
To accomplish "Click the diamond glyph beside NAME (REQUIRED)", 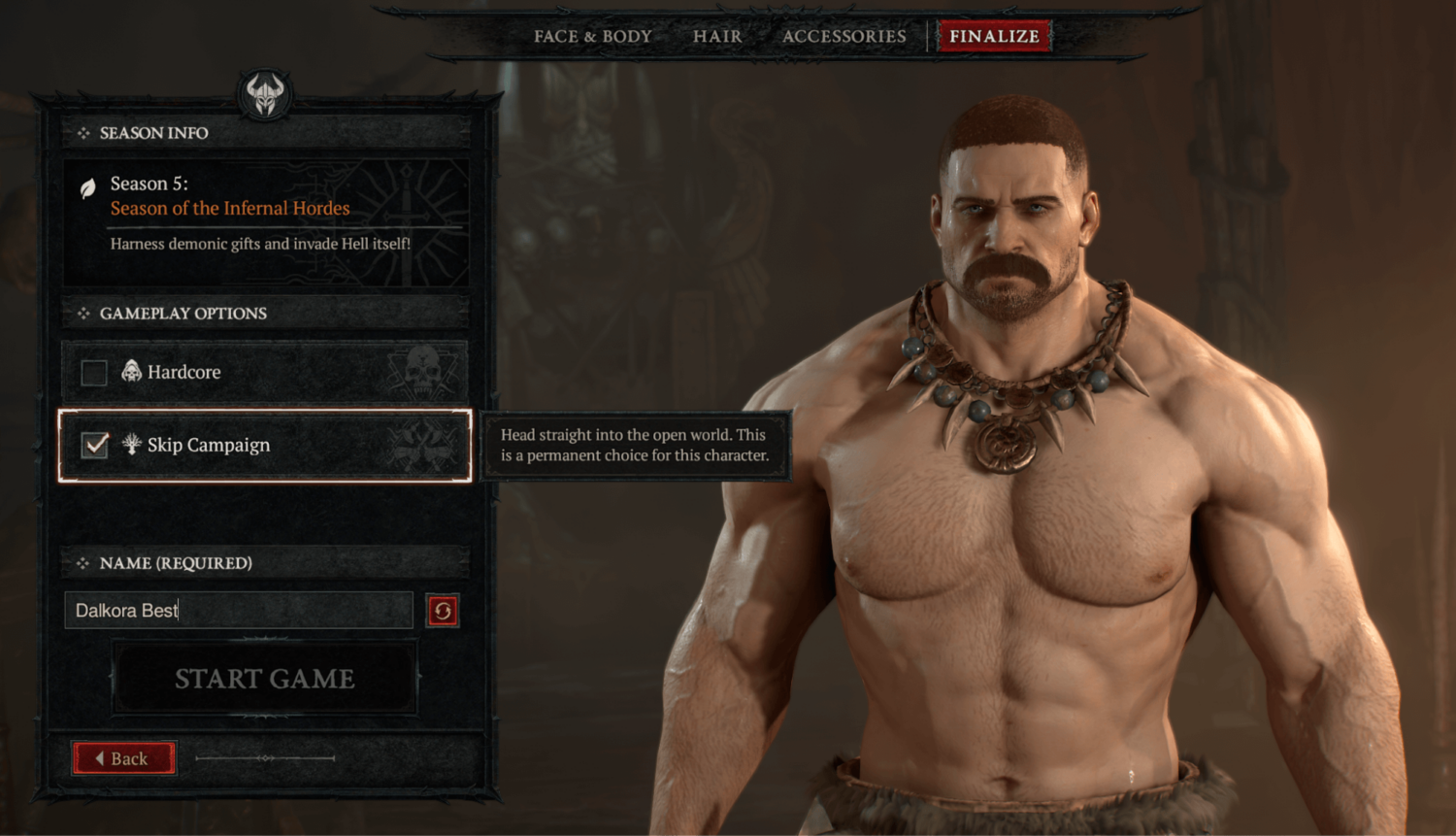I will (x=83, y=562).
